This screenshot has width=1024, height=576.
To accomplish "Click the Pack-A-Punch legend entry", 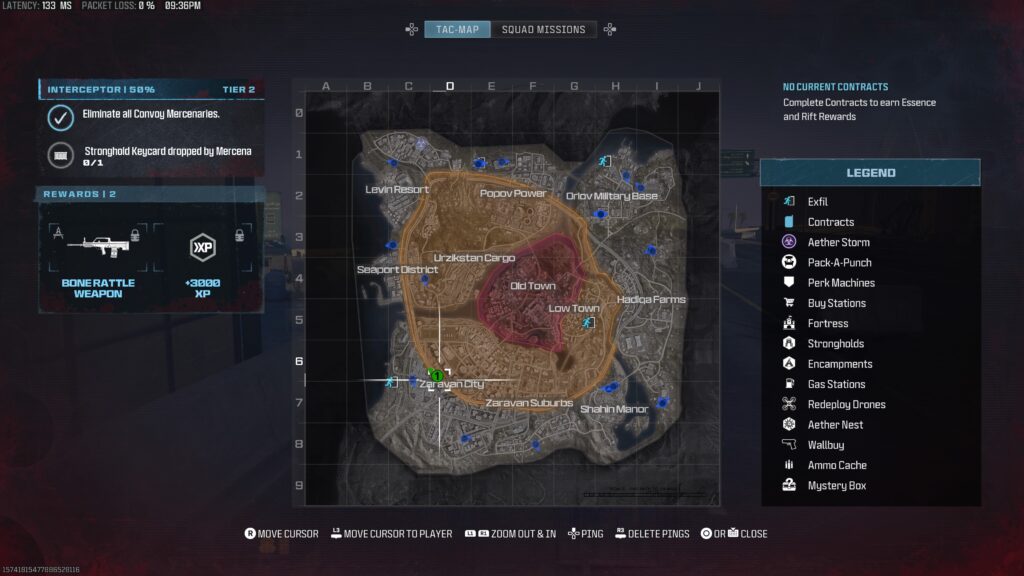I will (839, 263).
